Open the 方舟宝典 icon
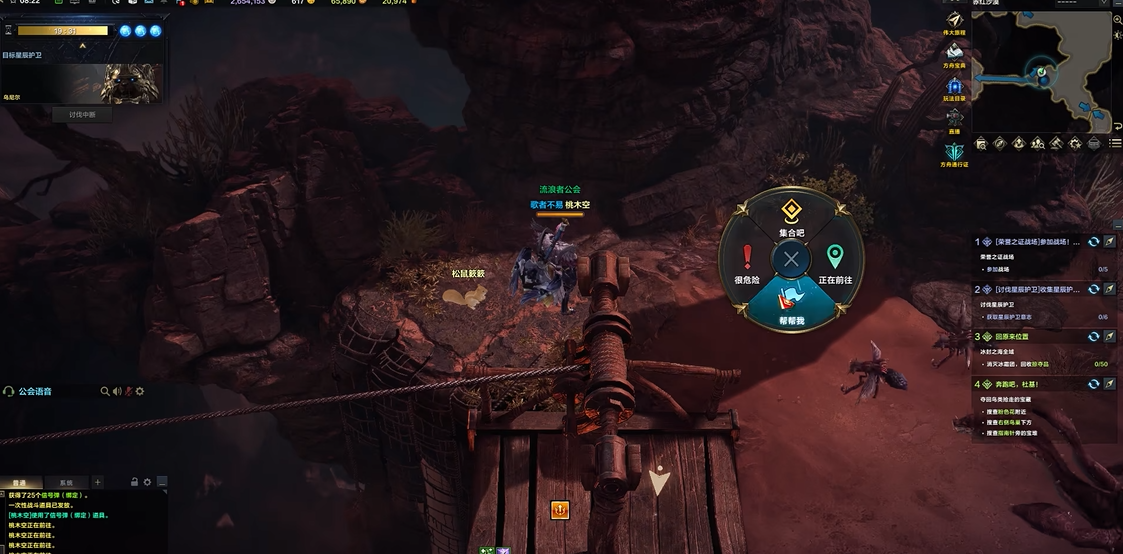The image size is (1123, 554). (x=954, y=56)
